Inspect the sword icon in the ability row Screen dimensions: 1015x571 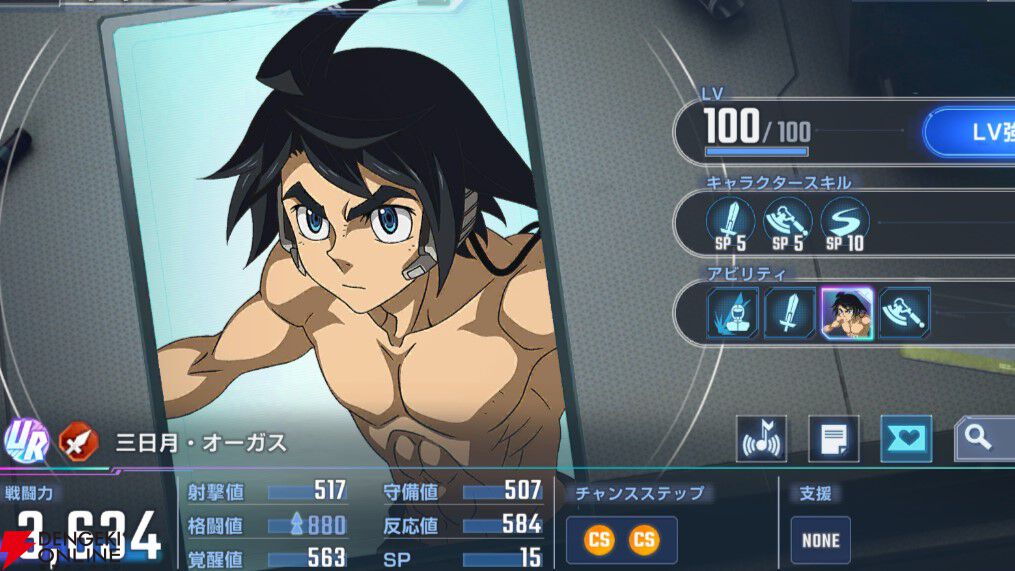tap(790, 313)
